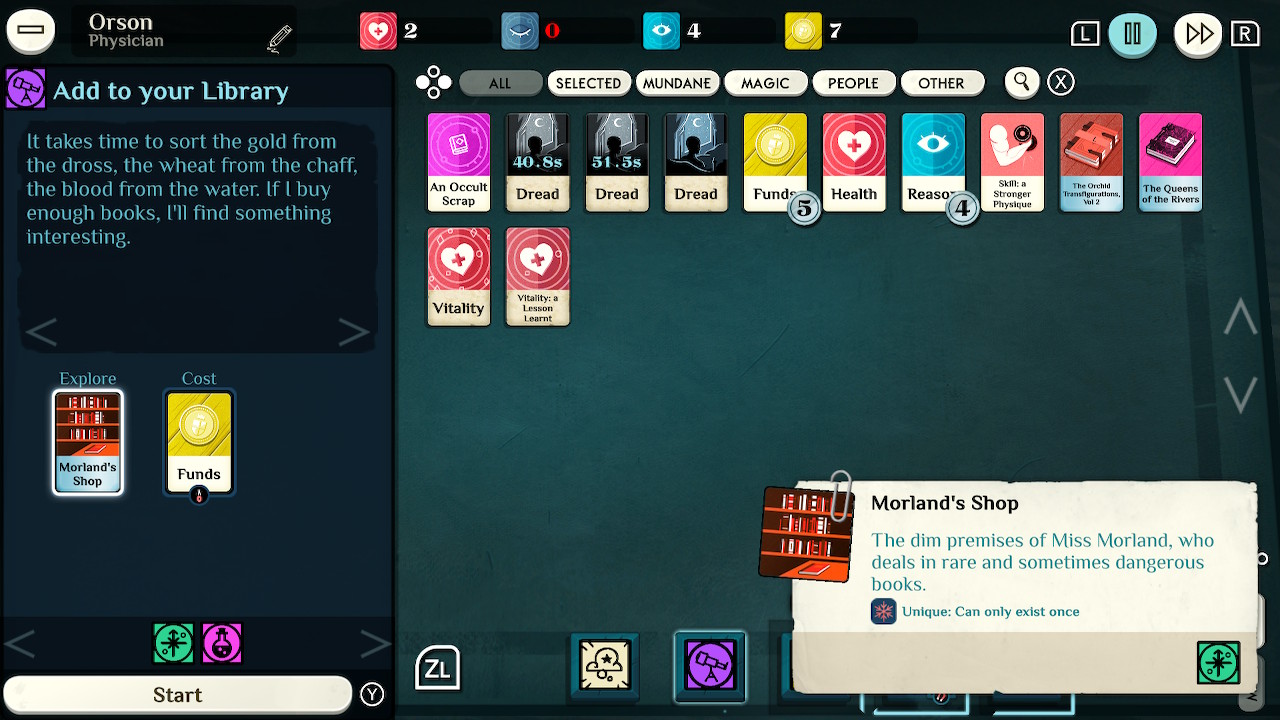Viewport: 1280px width, 720px height.
Task: Click the green aspect icon on Morland's Shop tooltip
Action: tap(1218, 662)
